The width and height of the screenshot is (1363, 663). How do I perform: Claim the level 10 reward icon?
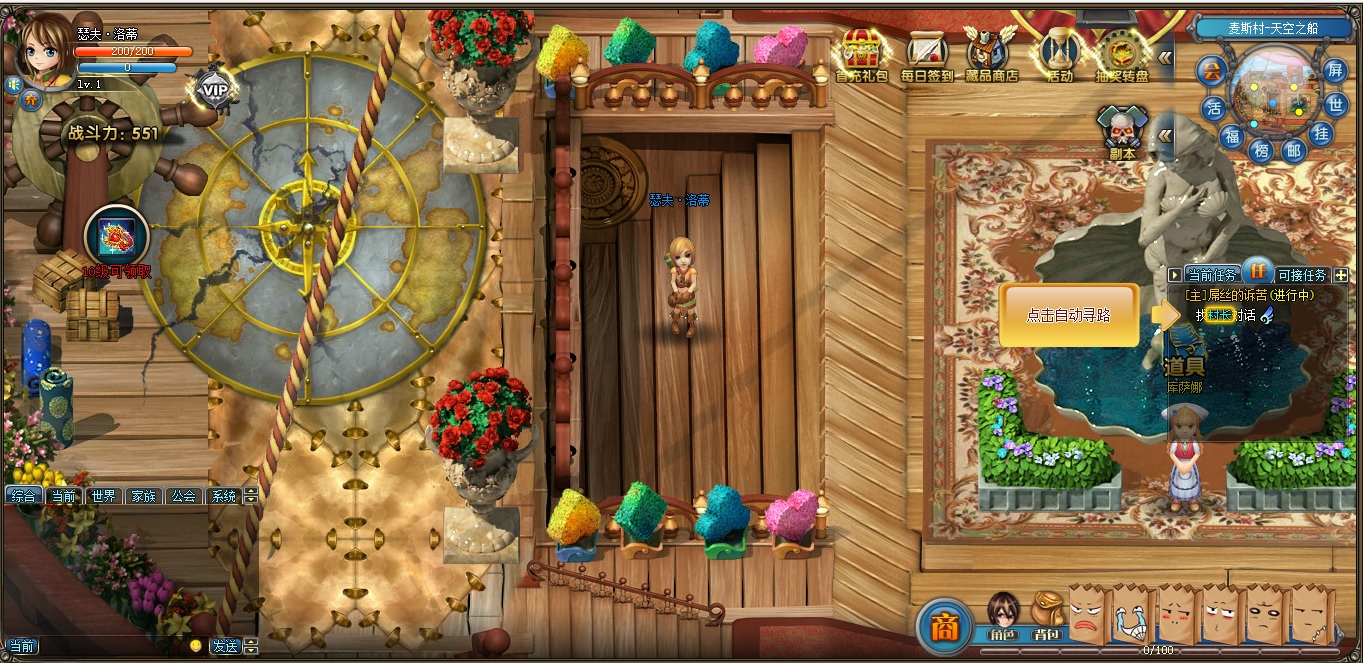click(x=117, y=237)
